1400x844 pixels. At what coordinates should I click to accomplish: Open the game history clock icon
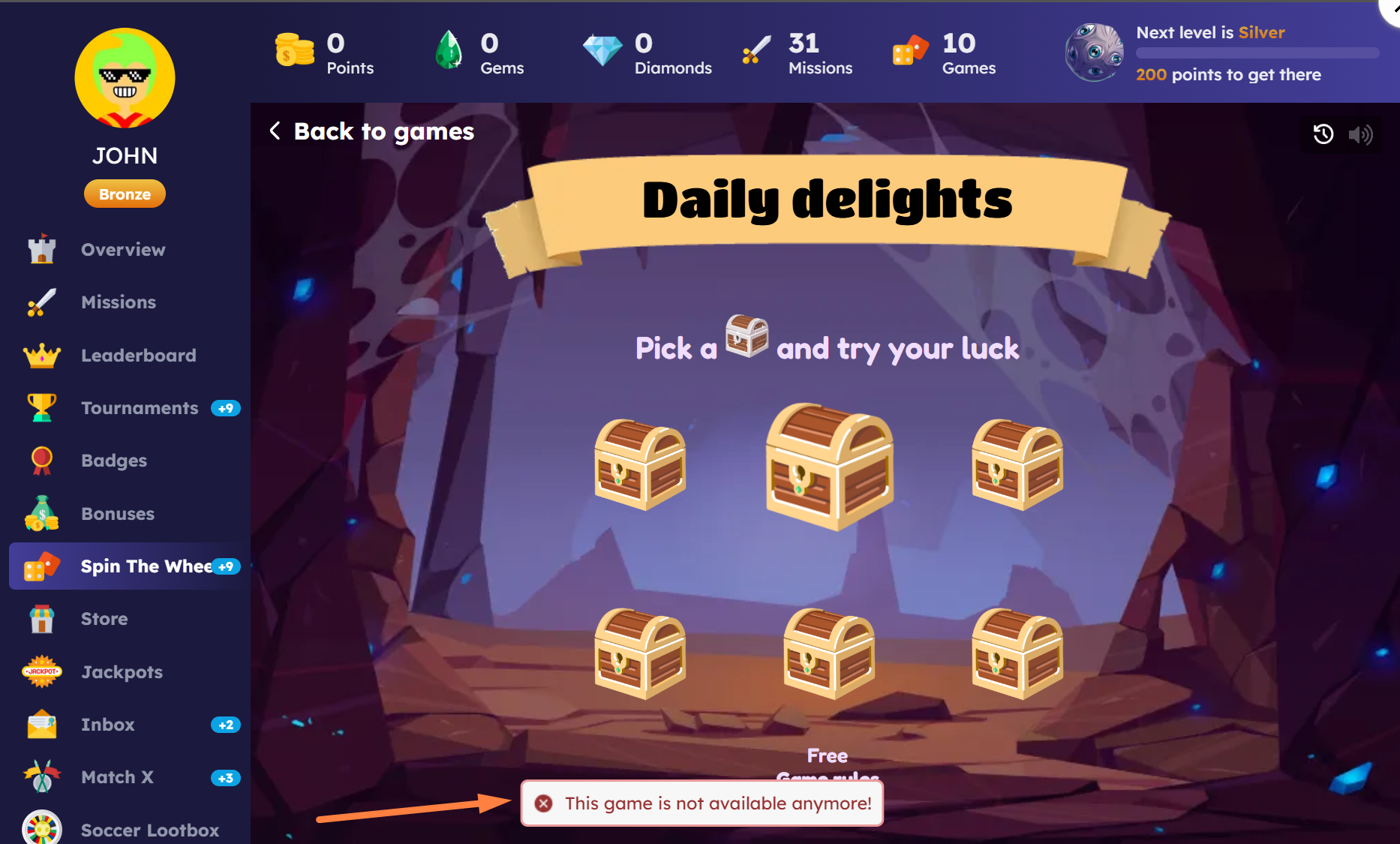click(x=1323, y=134)
